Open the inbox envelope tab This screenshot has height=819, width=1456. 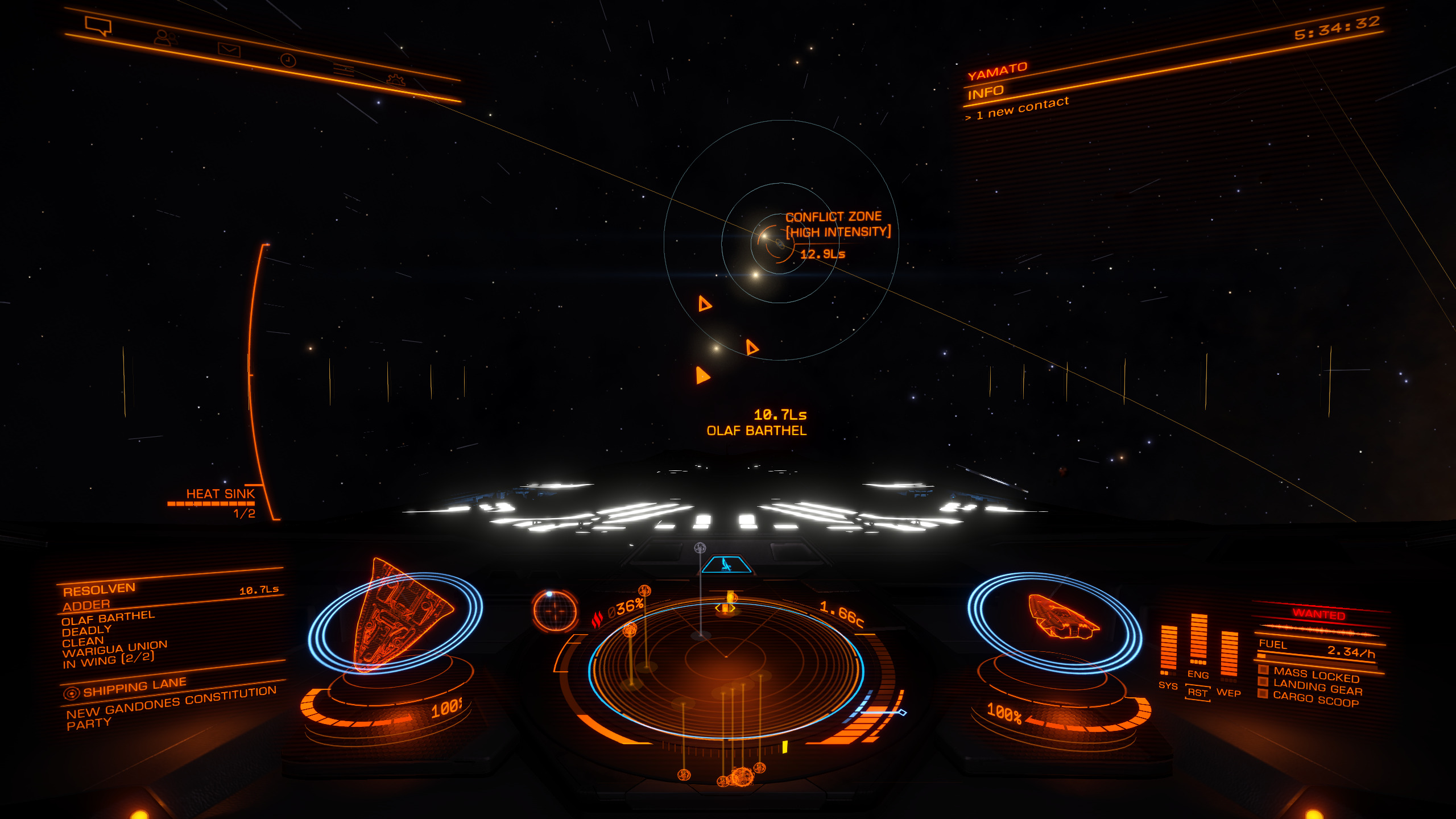(x=229, y=50)
